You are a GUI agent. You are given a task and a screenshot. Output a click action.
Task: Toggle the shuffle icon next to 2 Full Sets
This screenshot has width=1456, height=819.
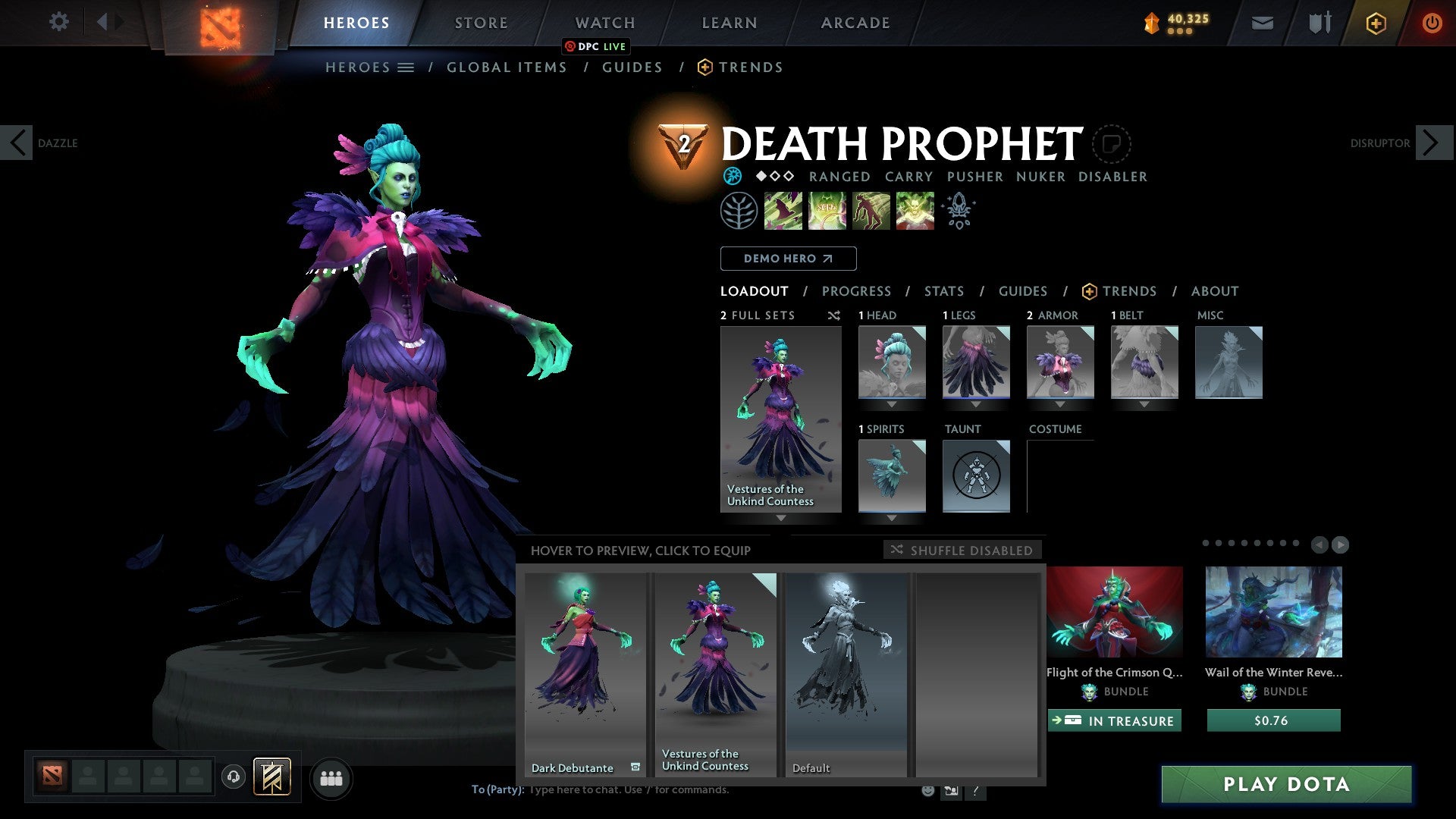[834, 315]
